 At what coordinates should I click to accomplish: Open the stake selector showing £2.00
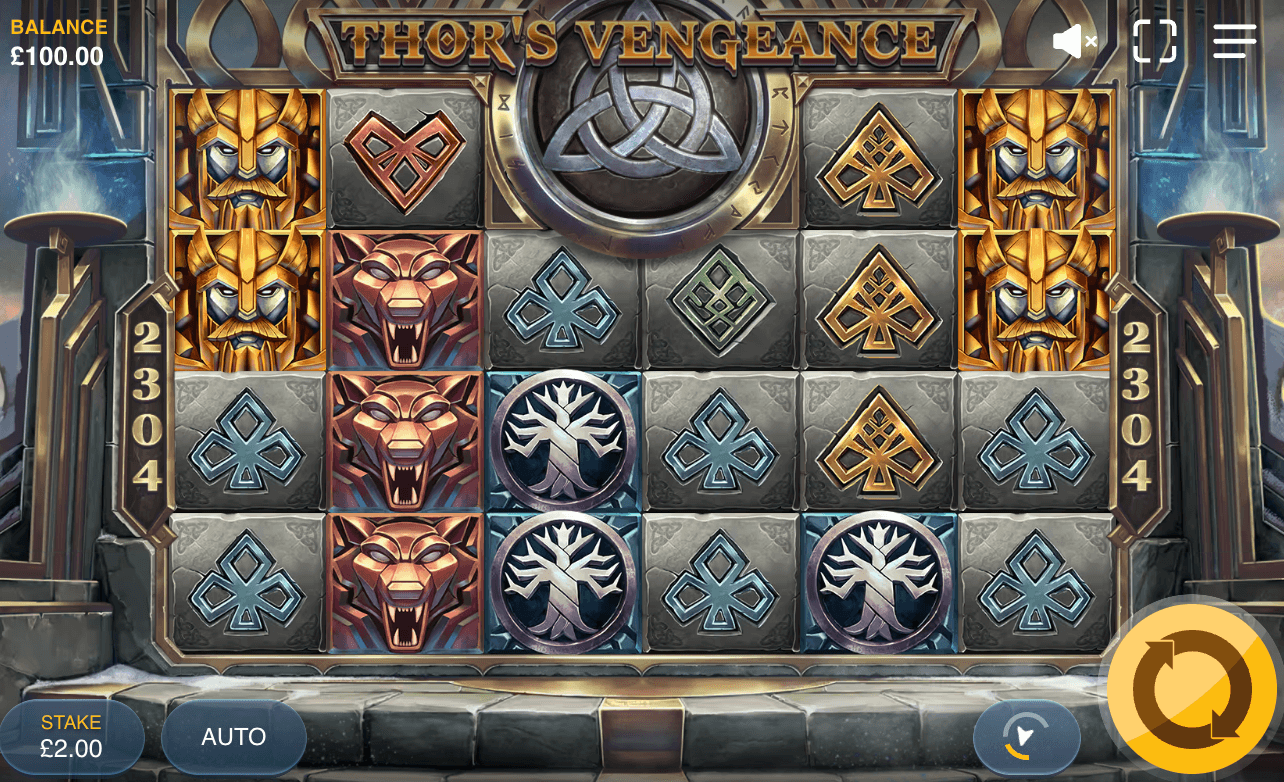pyautogui.click(x=70, y=735)
